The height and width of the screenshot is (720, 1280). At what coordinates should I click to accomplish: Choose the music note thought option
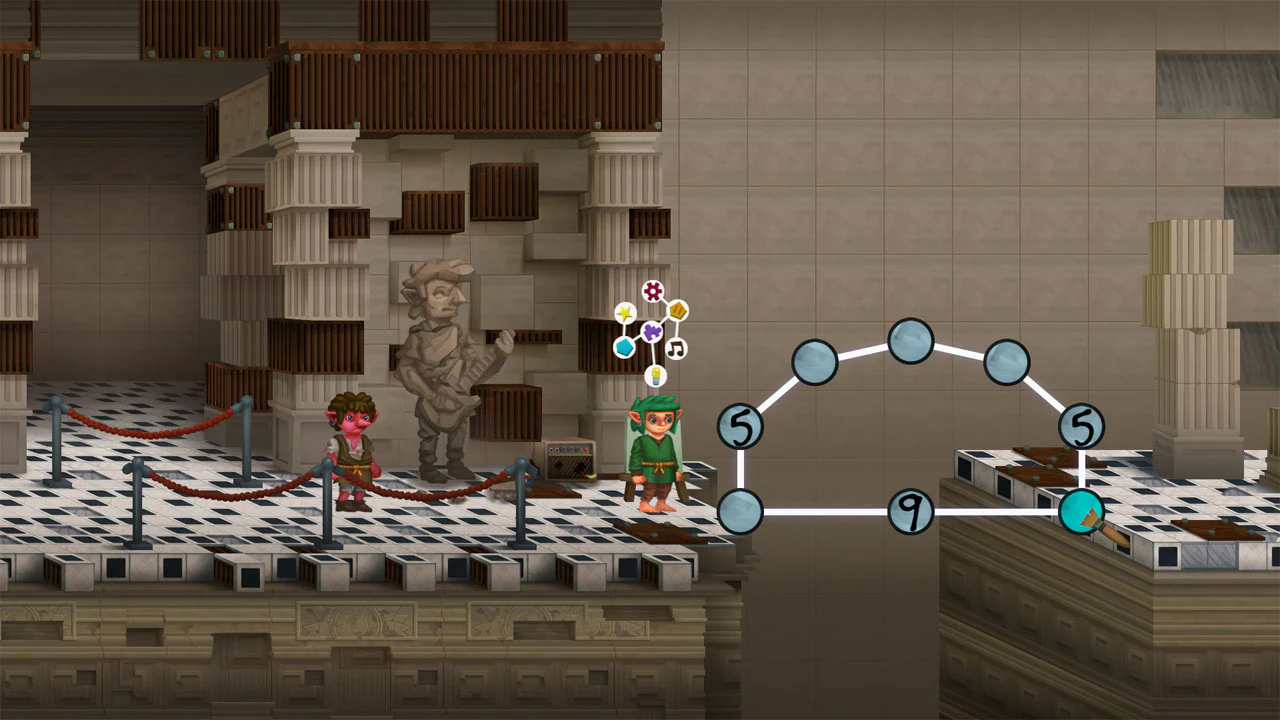coord(676,348)
